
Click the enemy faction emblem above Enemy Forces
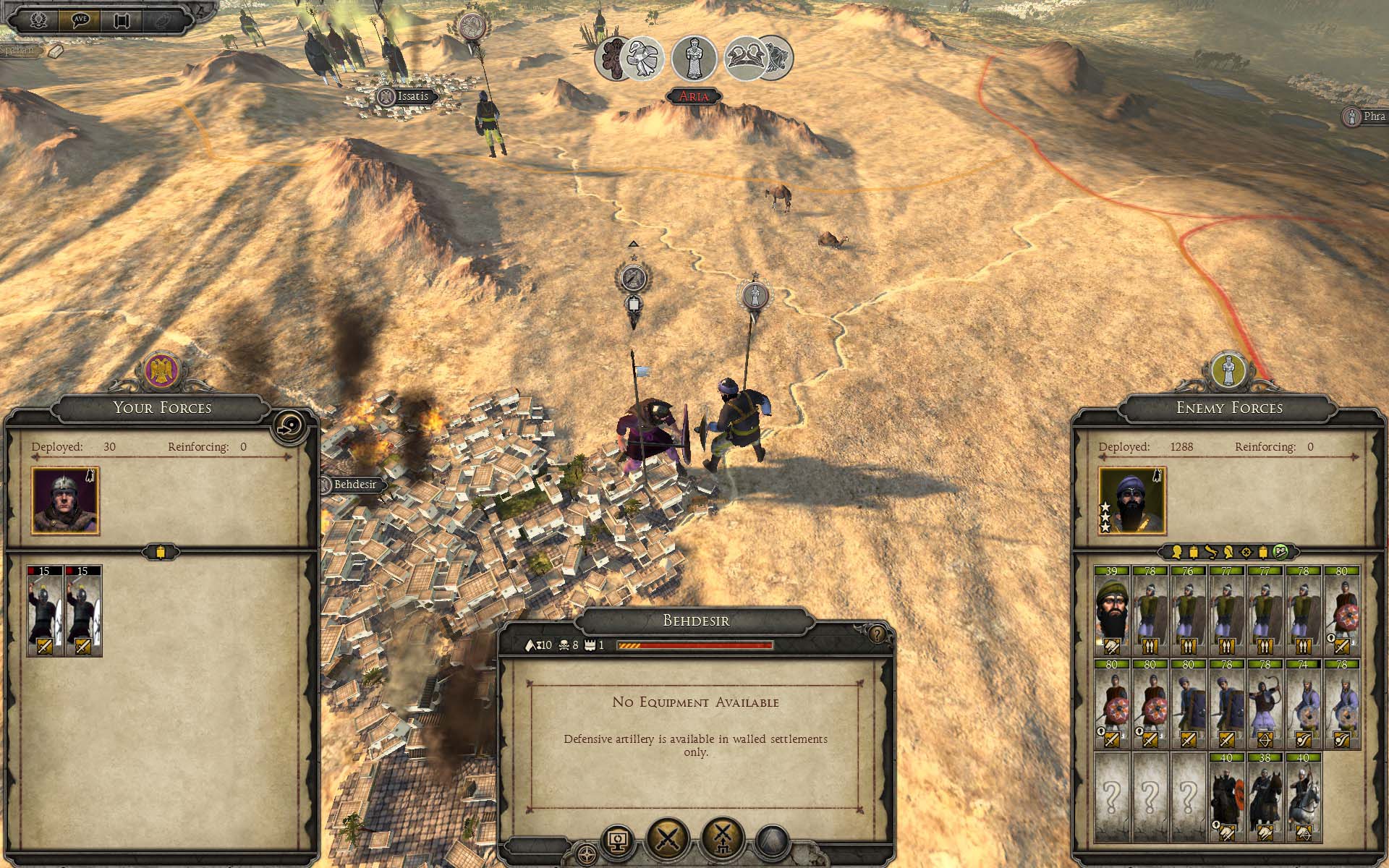pyautogui.click(x=1228, y=370)
